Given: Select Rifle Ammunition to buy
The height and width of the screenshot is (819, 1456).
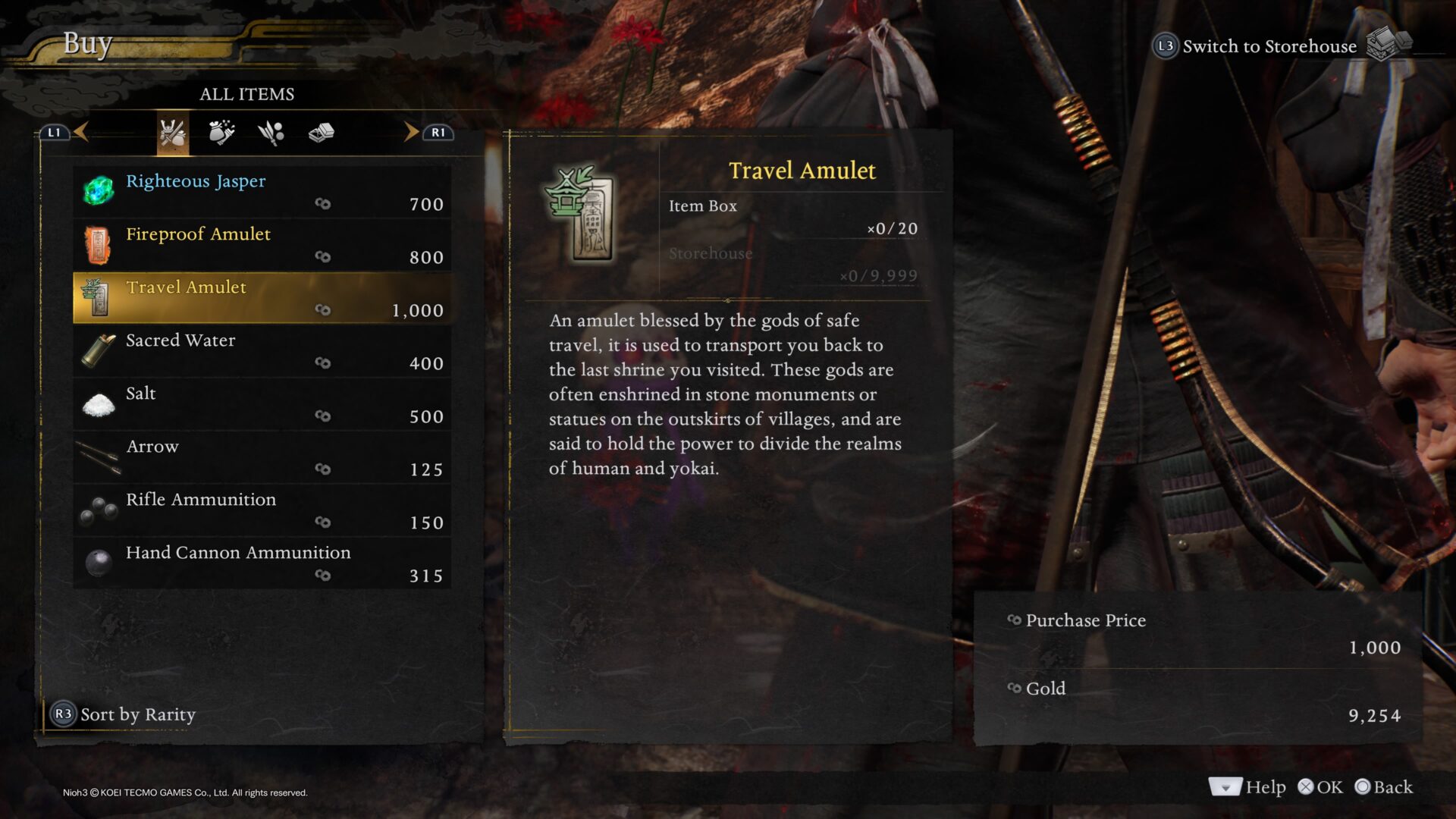Looking at the screenshot, I should click(x=262, y=510).
